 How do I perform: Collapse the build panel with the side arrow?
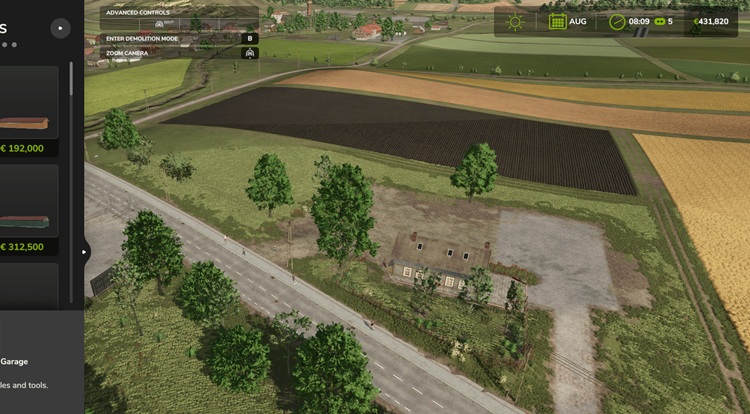[x=85, y=252]
